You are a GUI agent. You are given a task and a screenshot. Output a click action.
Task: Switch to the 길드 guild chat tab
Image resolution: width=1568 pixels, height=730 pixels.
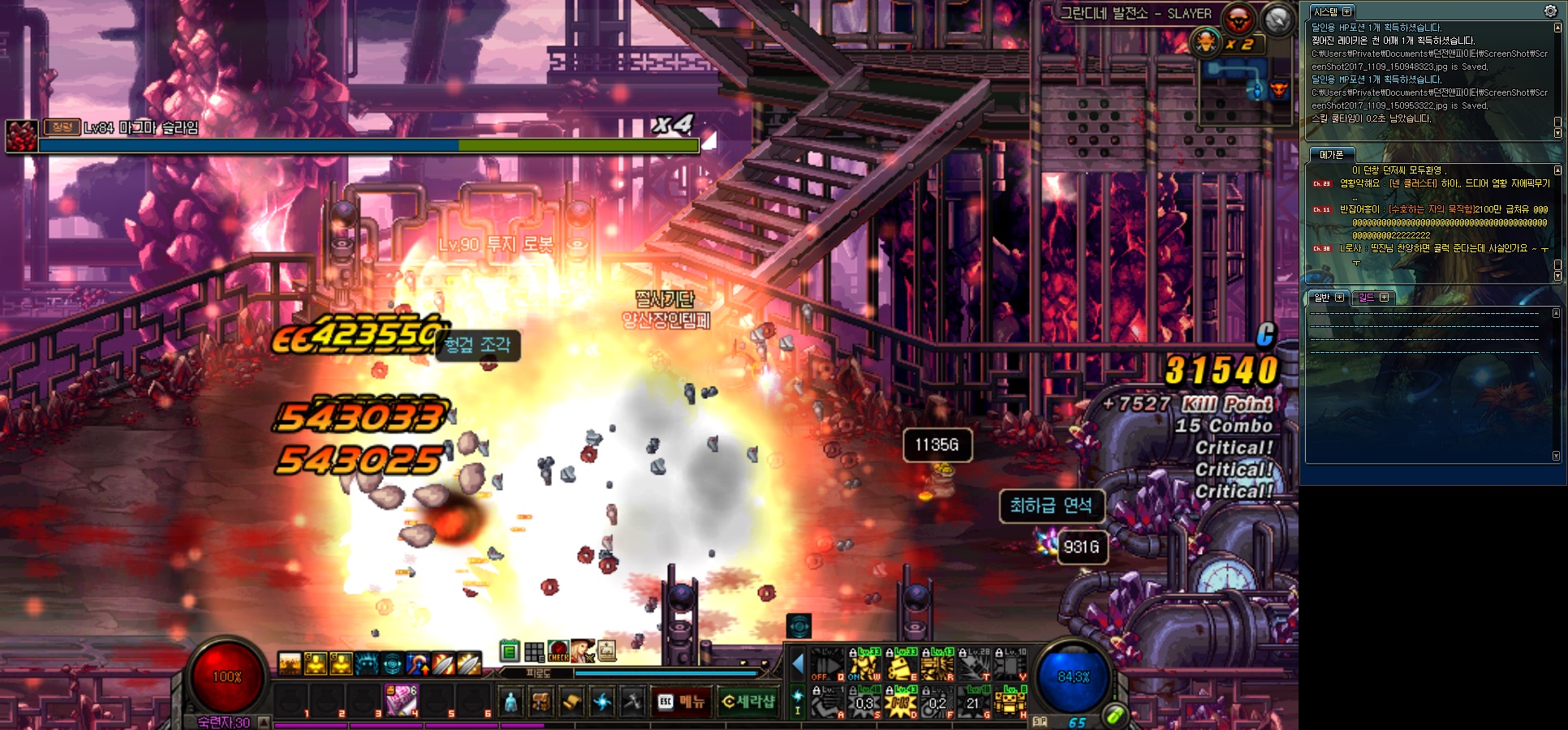pos(1368,298)
